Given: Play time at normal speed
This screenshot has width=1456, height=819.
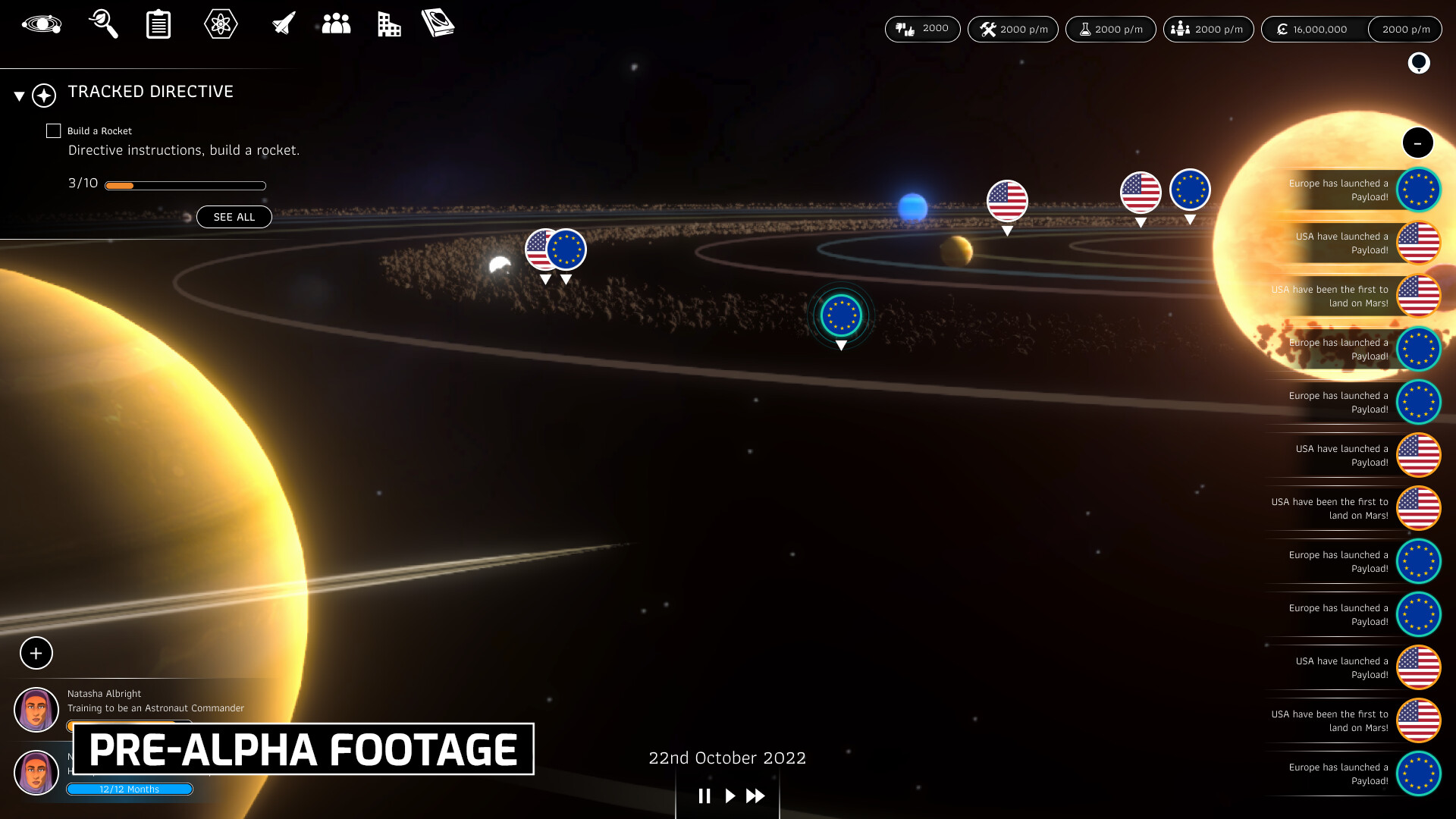Looking at the screenshot, I should coord(730,795).
